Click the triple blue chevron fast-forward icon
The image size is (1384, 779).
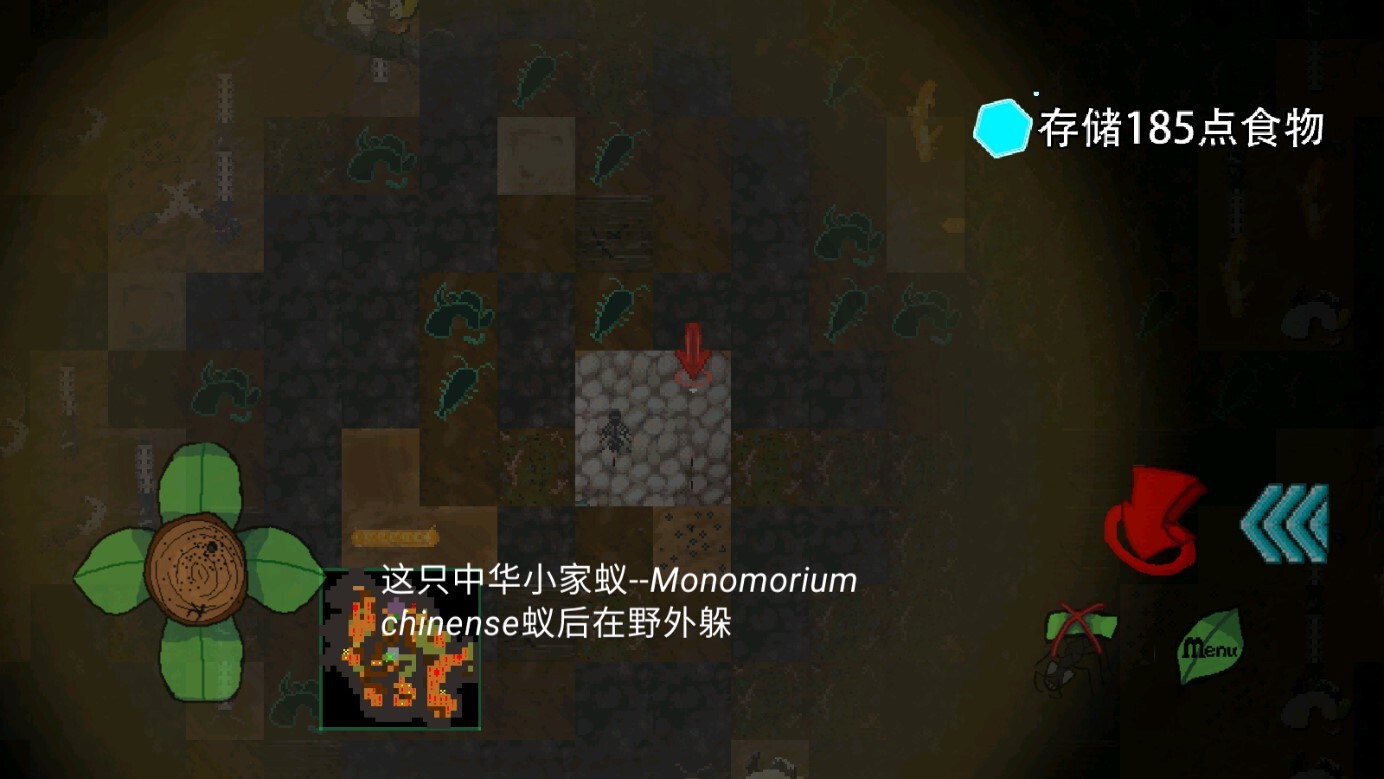point(1287,522)
